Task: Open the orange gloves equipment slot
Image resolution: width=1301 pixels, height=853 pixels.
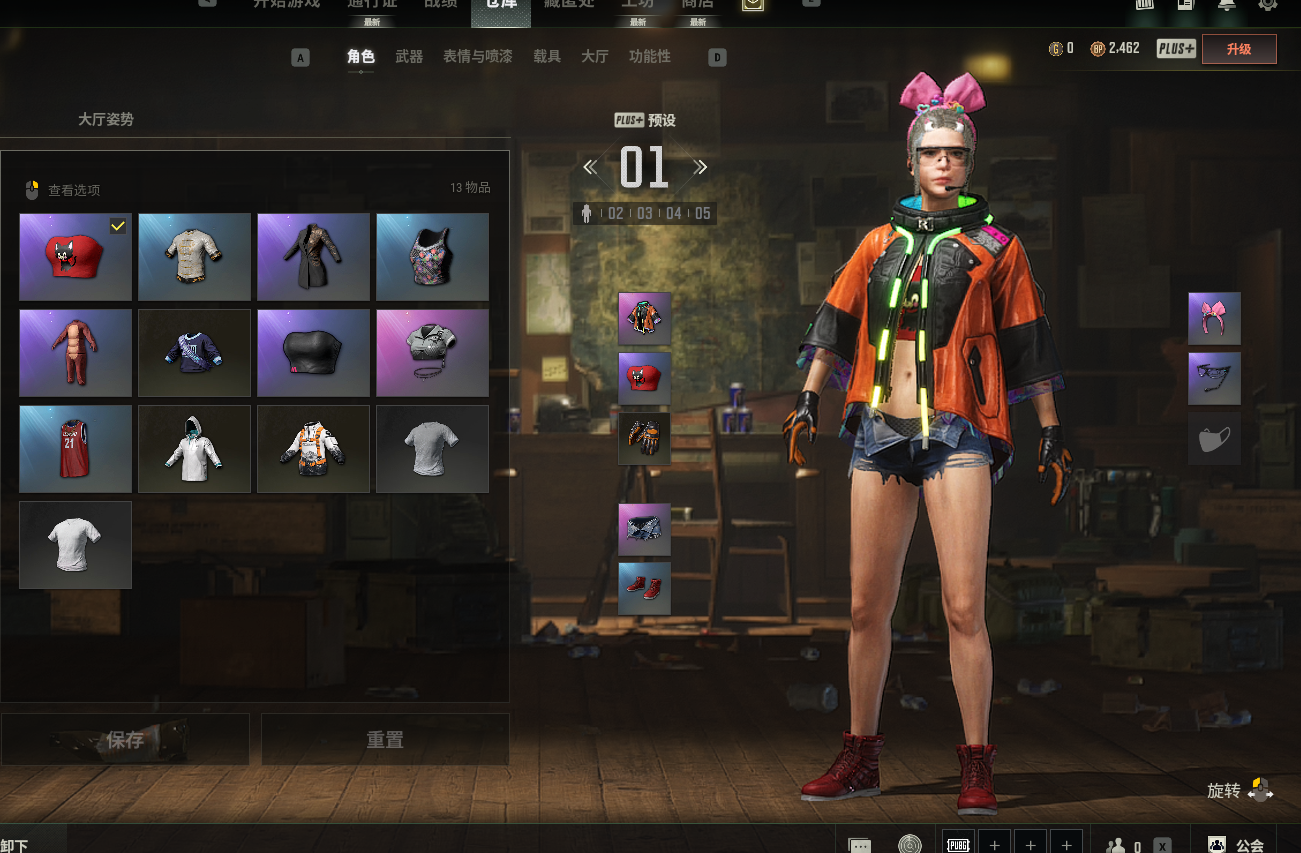Action: (644, 438)
